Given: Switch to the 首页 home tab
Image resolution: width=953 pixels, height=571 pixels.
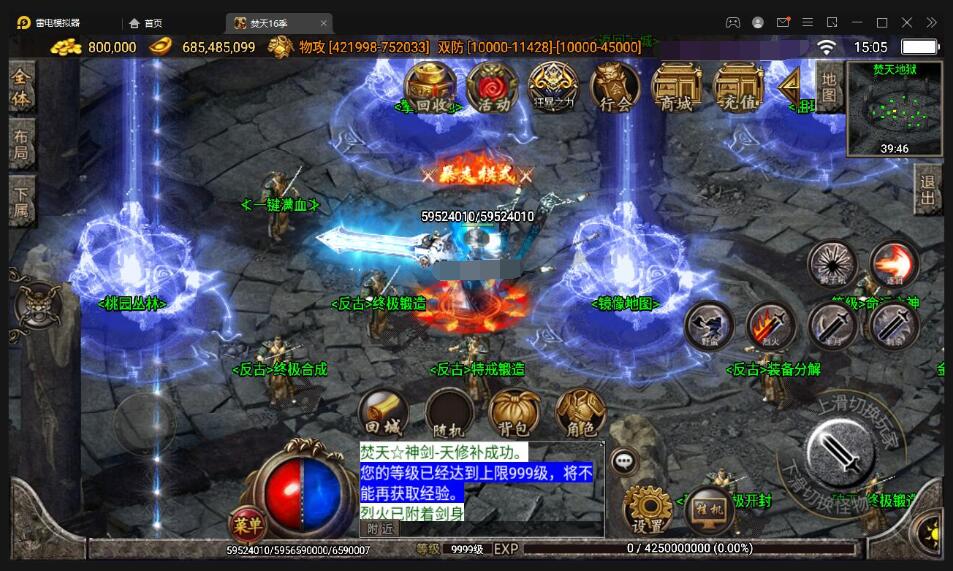Looking at the screenshot, I should click(x=146, y=23).
